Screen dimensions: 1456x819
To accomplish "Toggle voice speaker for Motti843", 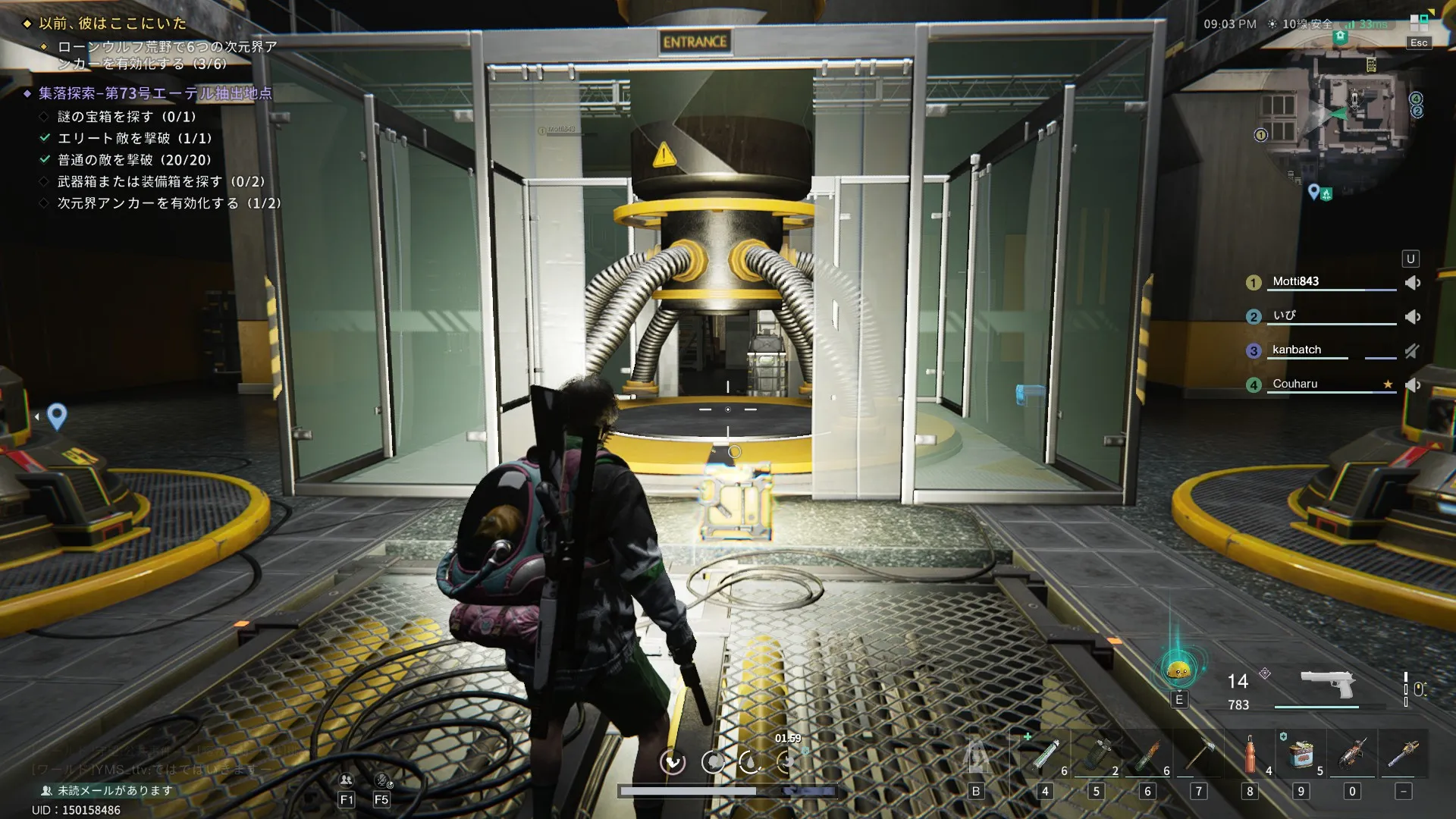I will point(1412,283).
